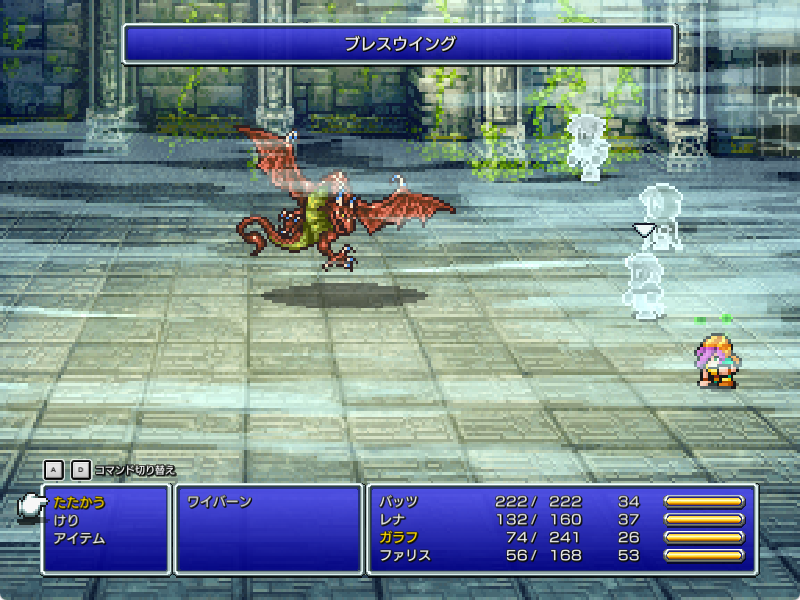This screenshot has height=600, width=800.
Task: Target the ワイバーン enemy name entry
Action: [219, 502]
